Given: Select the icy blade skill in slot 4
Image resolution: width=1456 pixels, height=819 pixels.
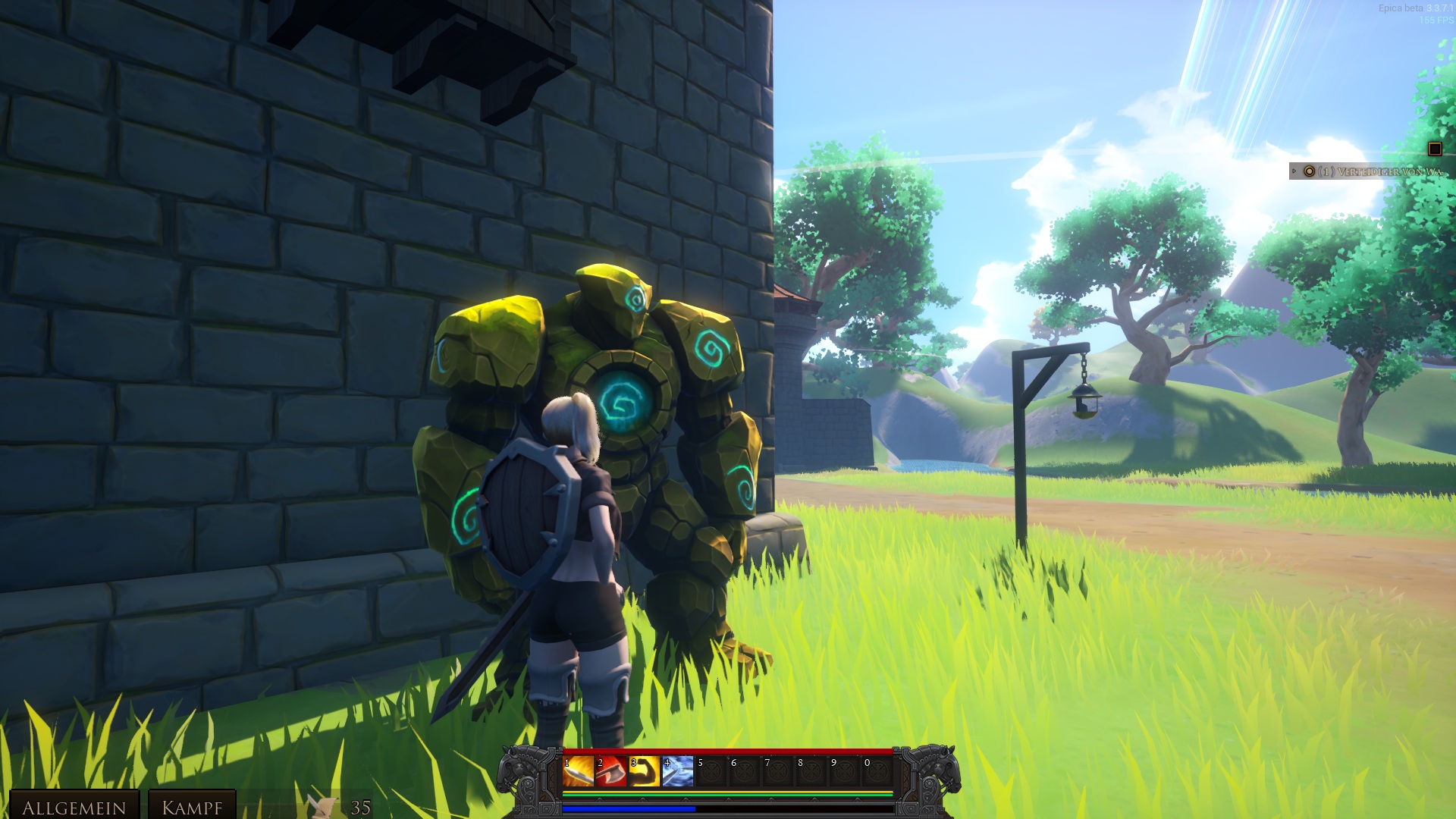Looking at the screenshot, I should [678, 771].
